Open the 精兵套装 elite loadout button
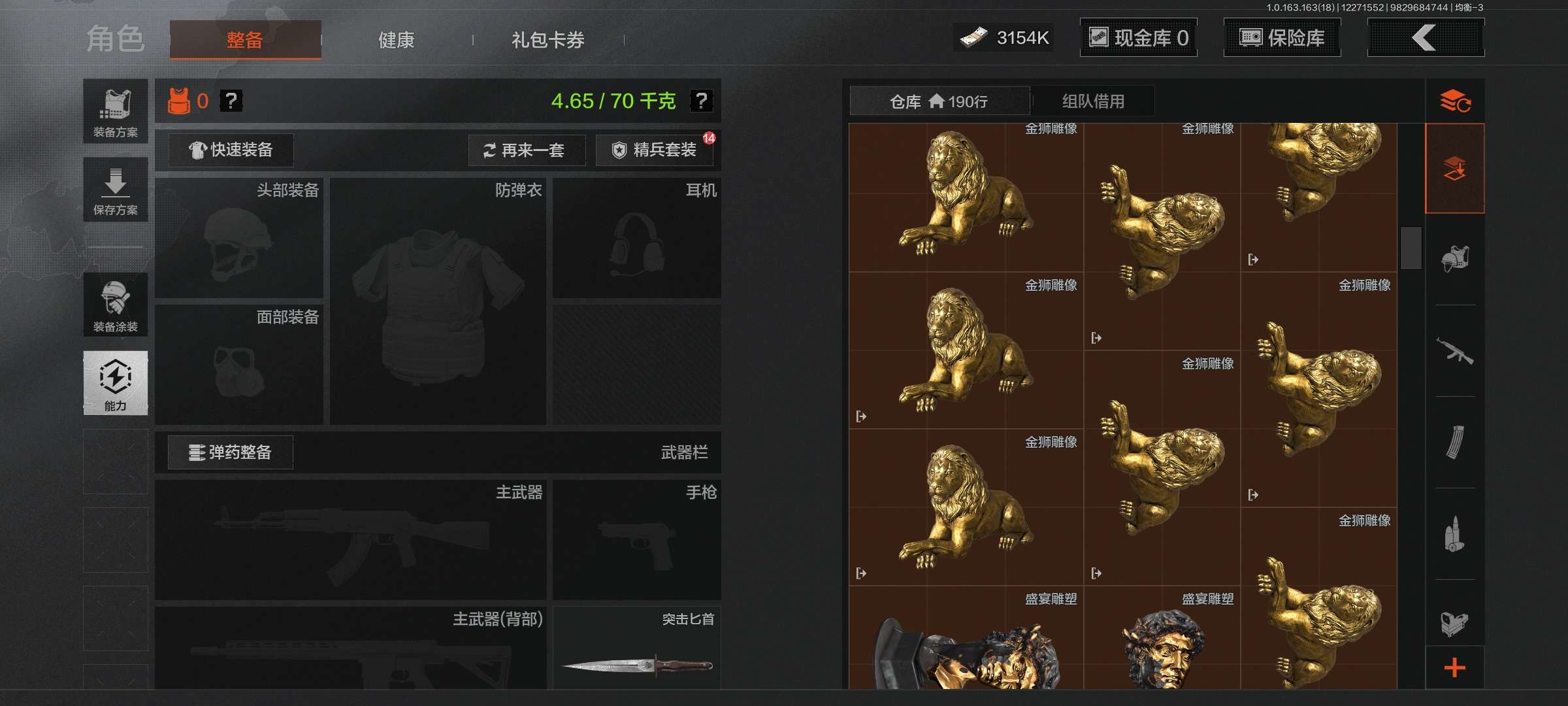 click(653, 150)
